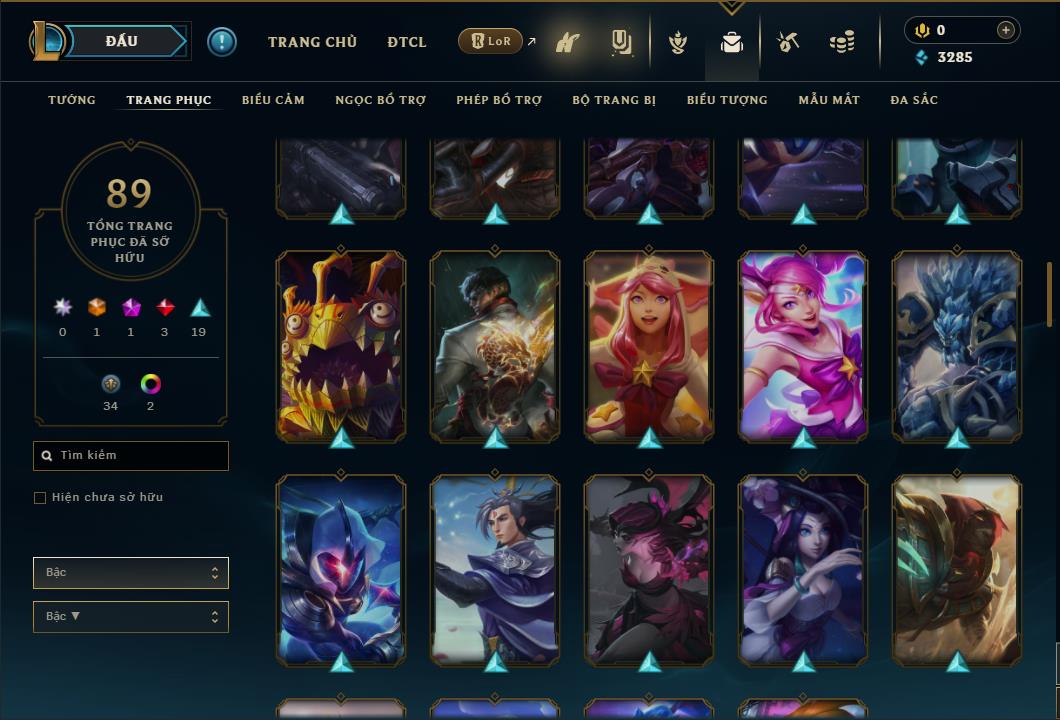Show the BỘ TRANG BỊ tab
This screenshot has width=1060, height=720.
[614, 100]
